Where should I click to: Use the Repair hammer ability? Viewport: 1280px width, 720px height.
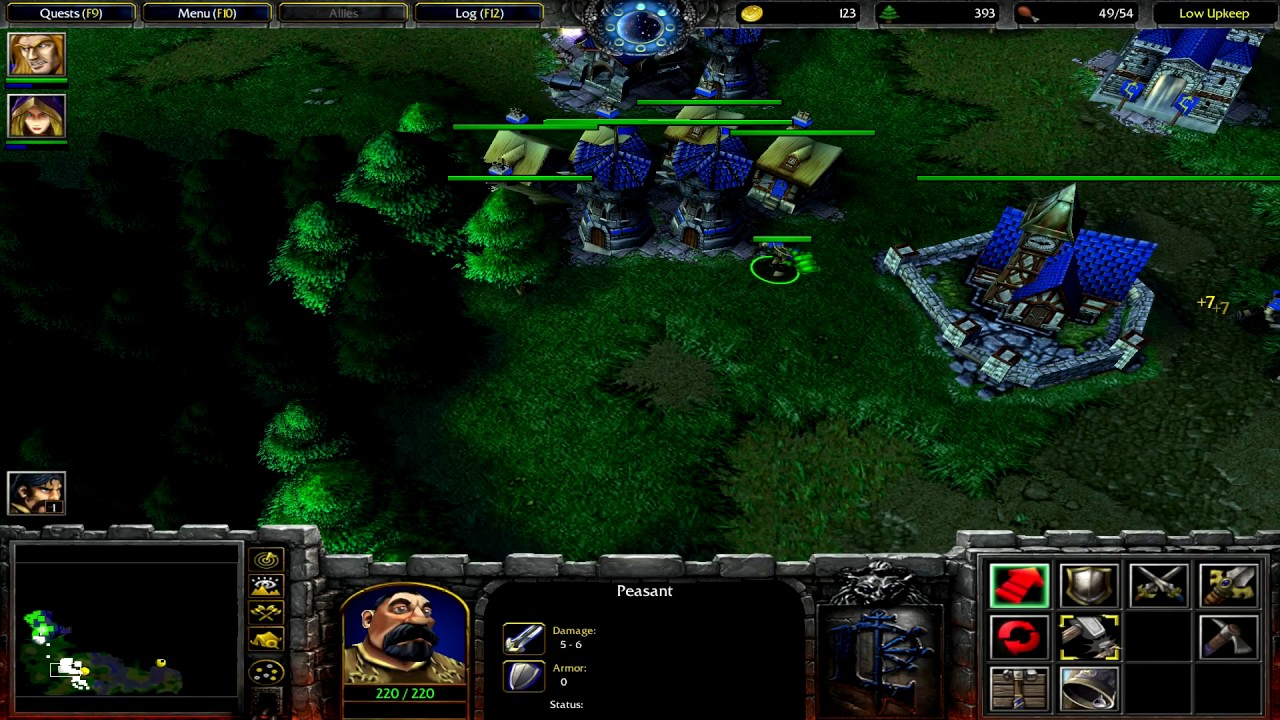point(1089,637)
